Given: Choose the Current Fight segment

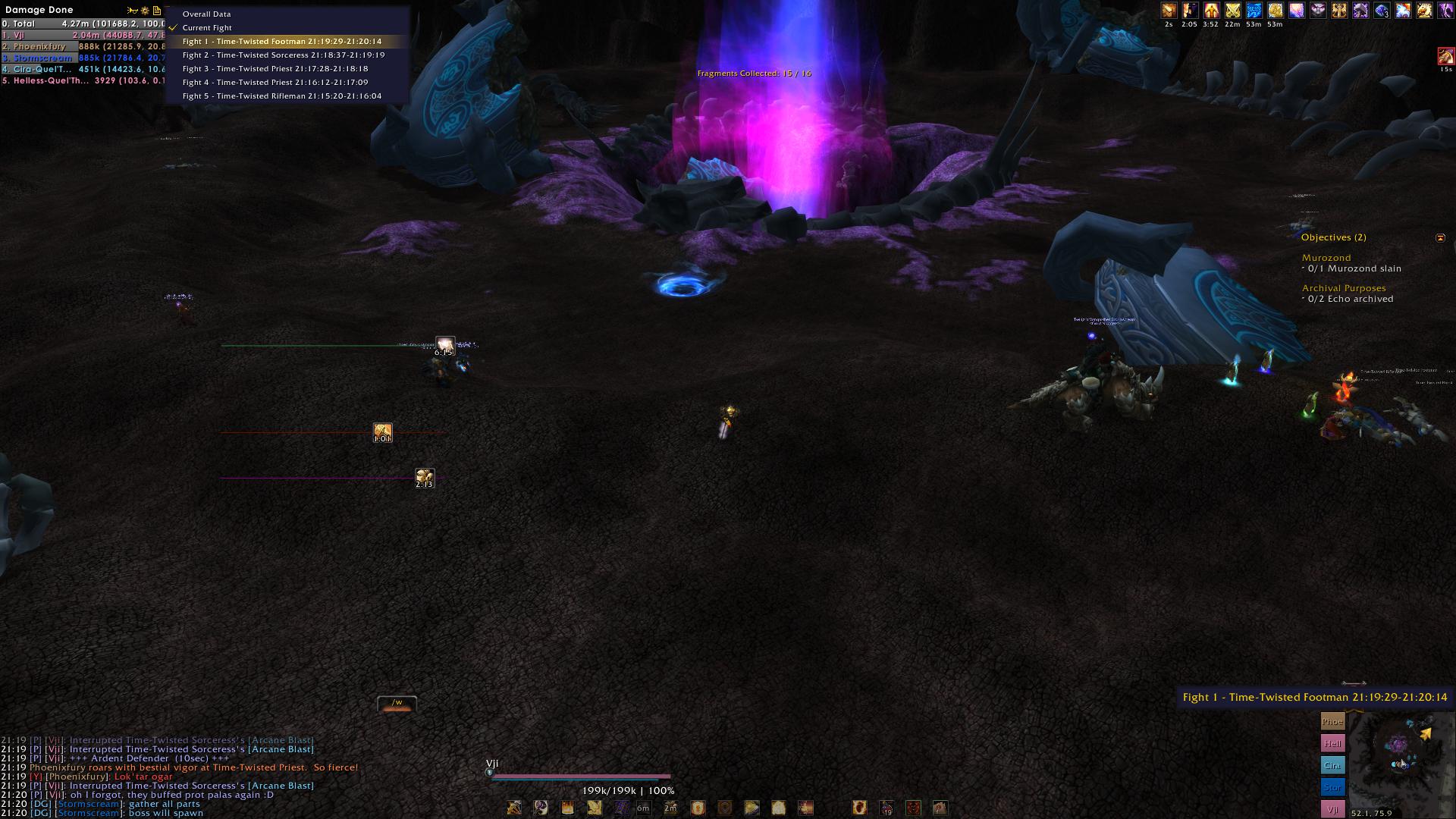Looking at the screenshot, I should pyautogui.click(x=207, y=28).
